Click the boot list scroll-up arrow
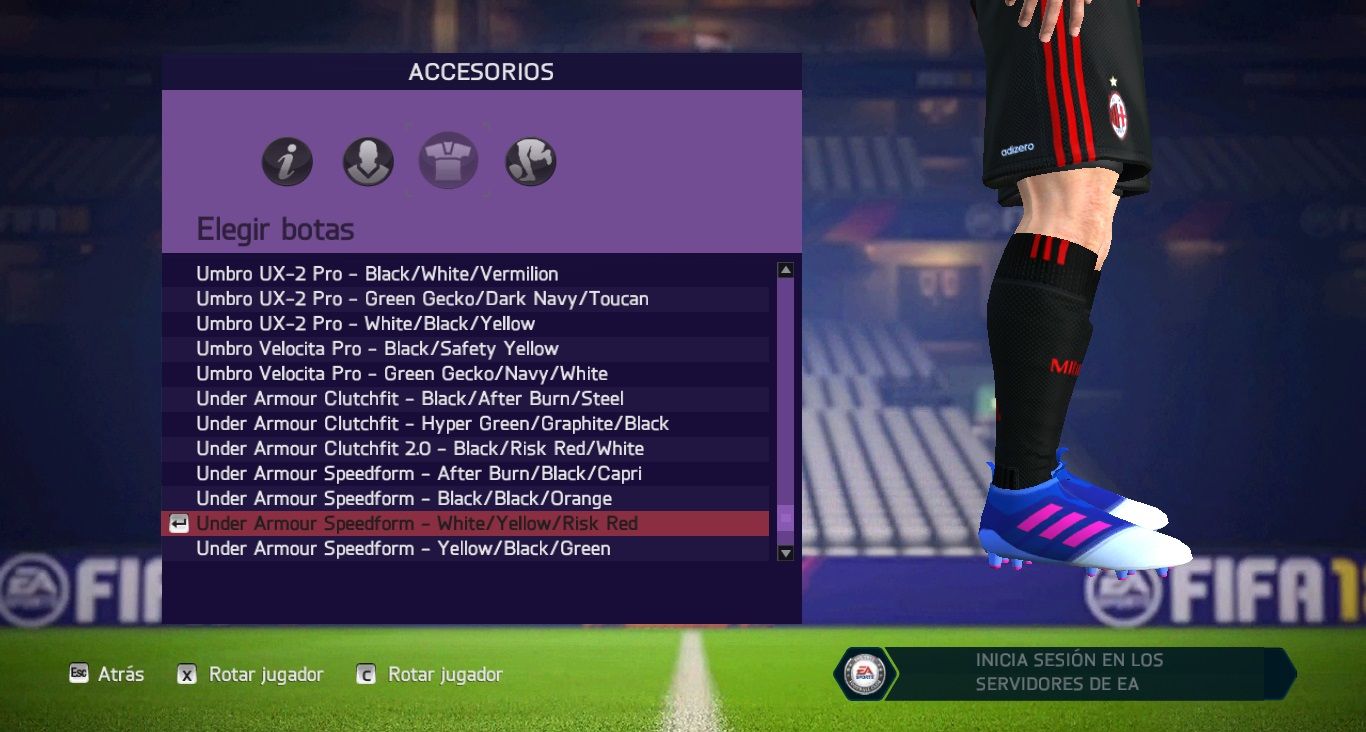Screen dimensions: 1366x732 tap(785, 270)
